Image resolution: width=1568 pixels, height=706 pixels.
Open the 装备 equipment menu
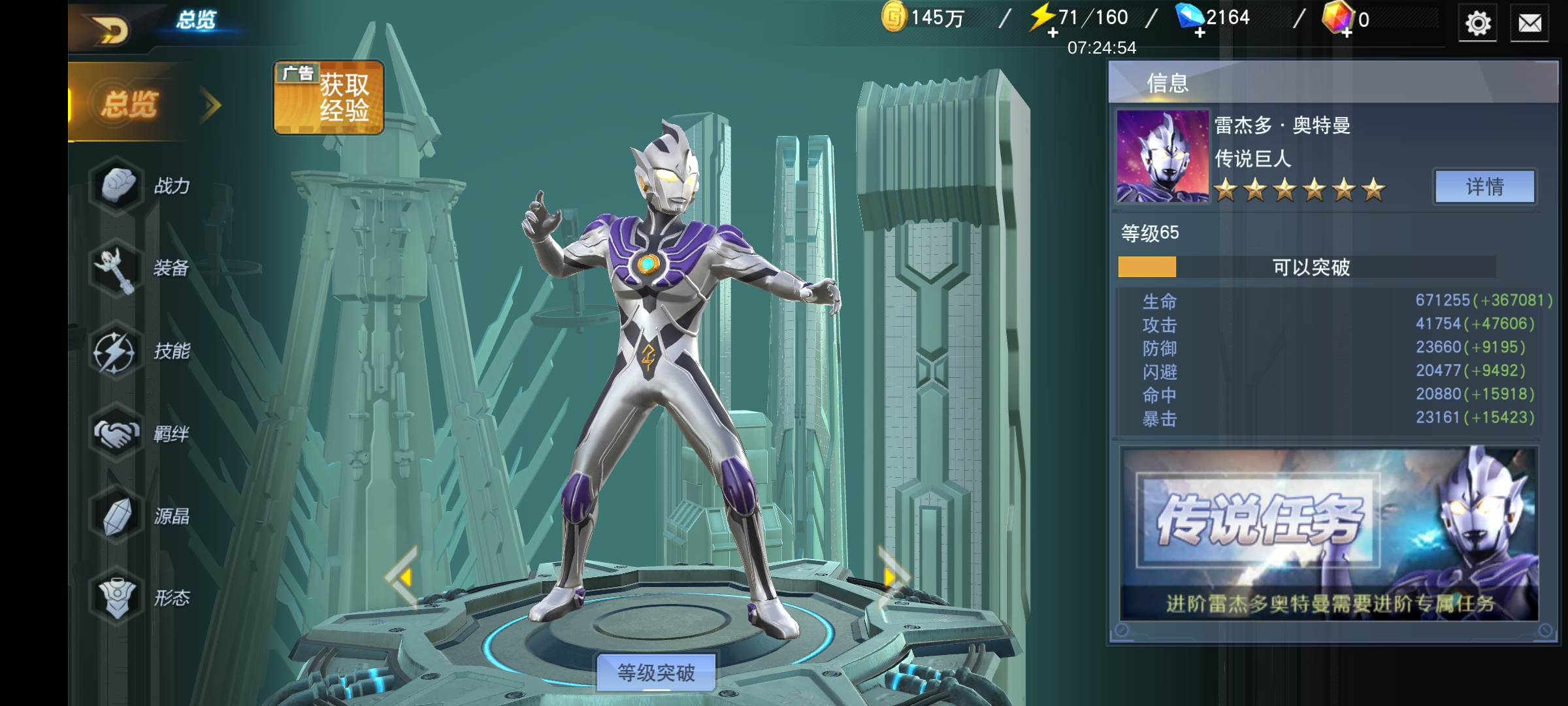(x=144, y=268)
